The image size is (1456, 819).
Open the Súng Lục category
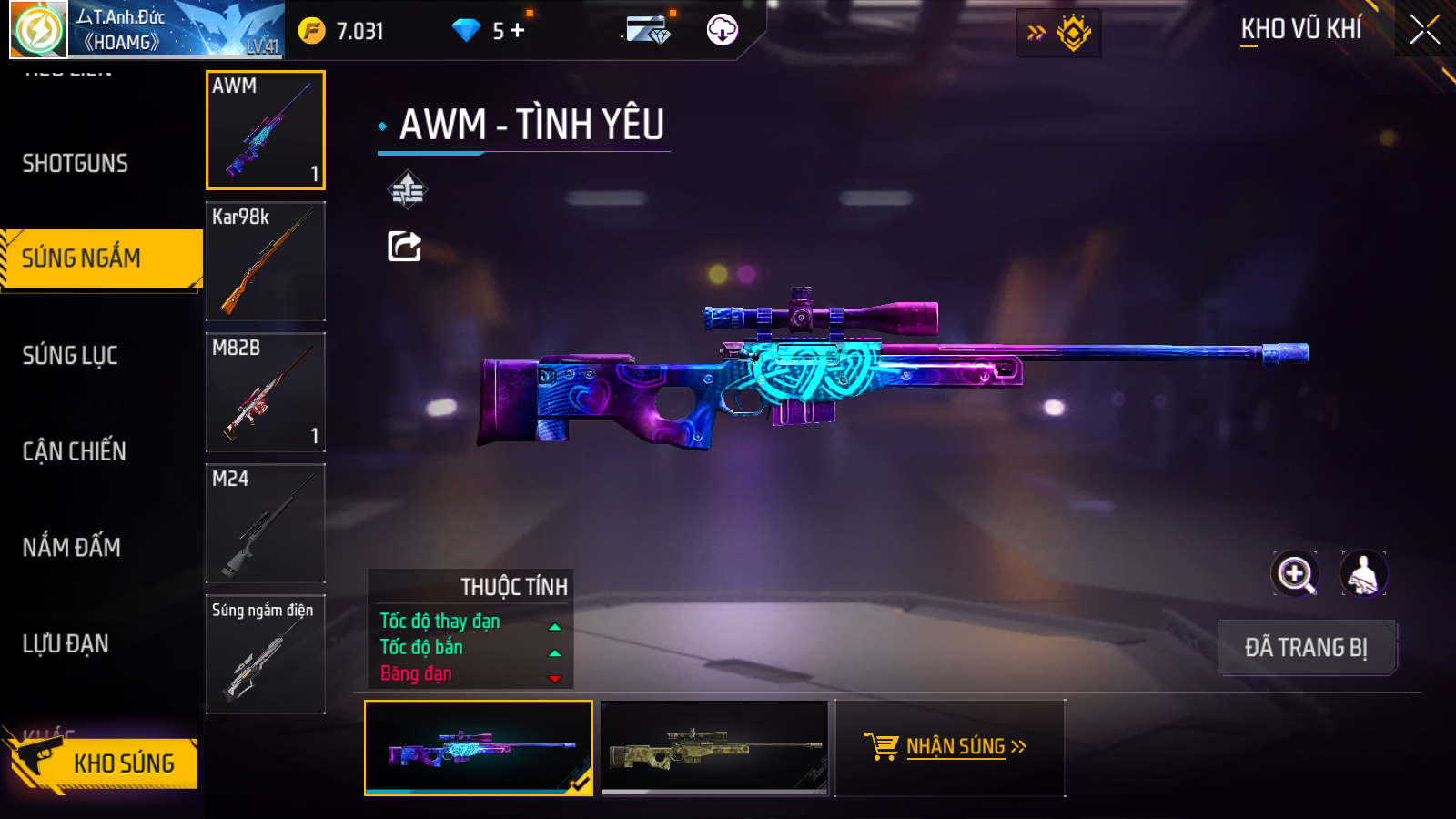coord(70,356)
